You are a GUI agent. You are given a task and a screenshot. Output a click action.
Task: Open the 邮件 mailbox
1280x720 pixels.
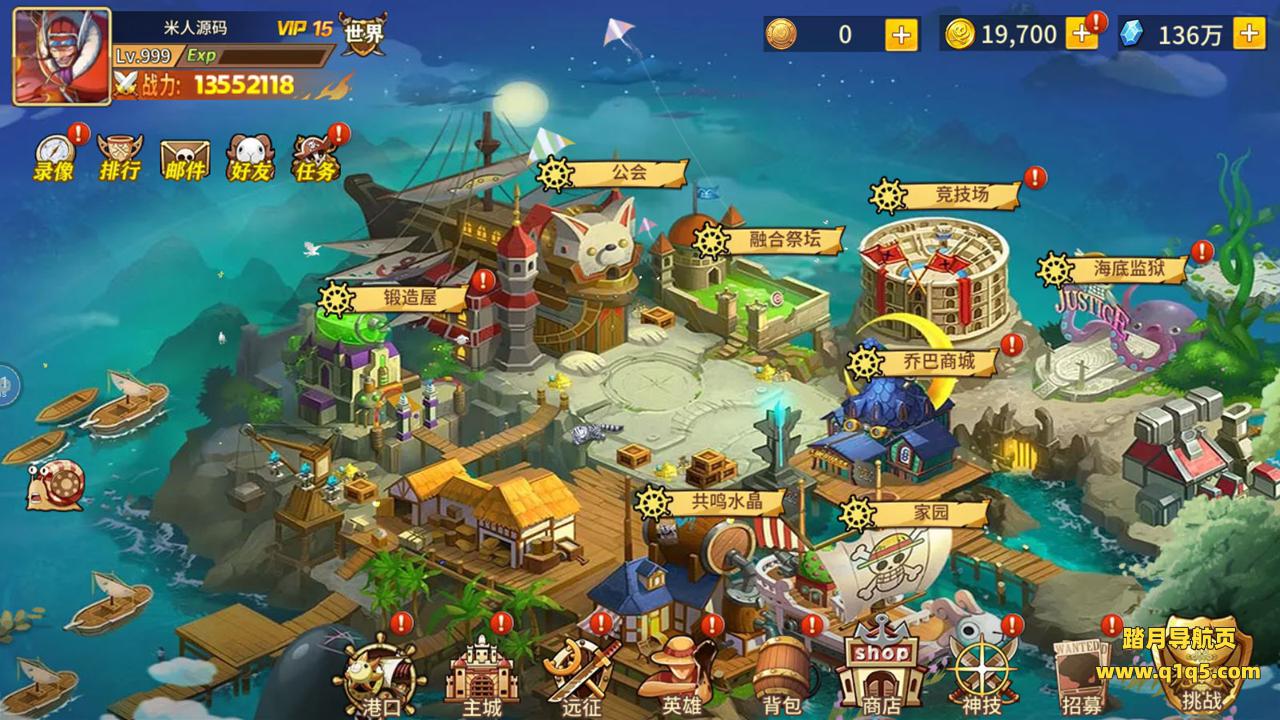[185, 159]
